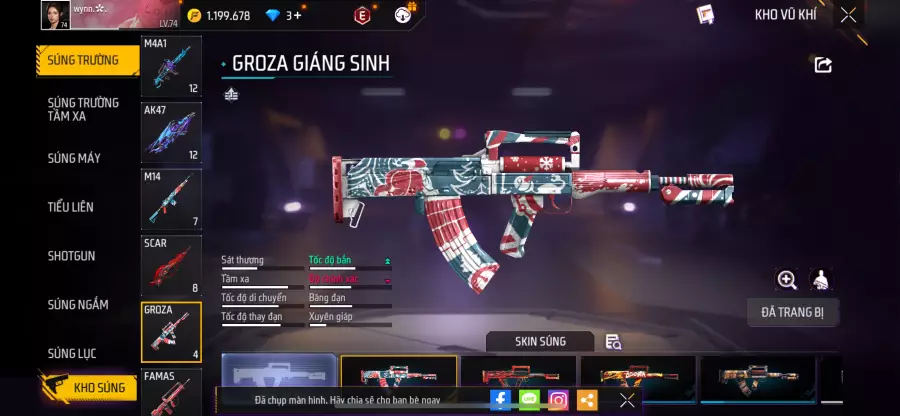Image resolution: width=900 pixels, height=416 pixels.
Task: Select the Súng Lục category
Action: tap(74, 353)
